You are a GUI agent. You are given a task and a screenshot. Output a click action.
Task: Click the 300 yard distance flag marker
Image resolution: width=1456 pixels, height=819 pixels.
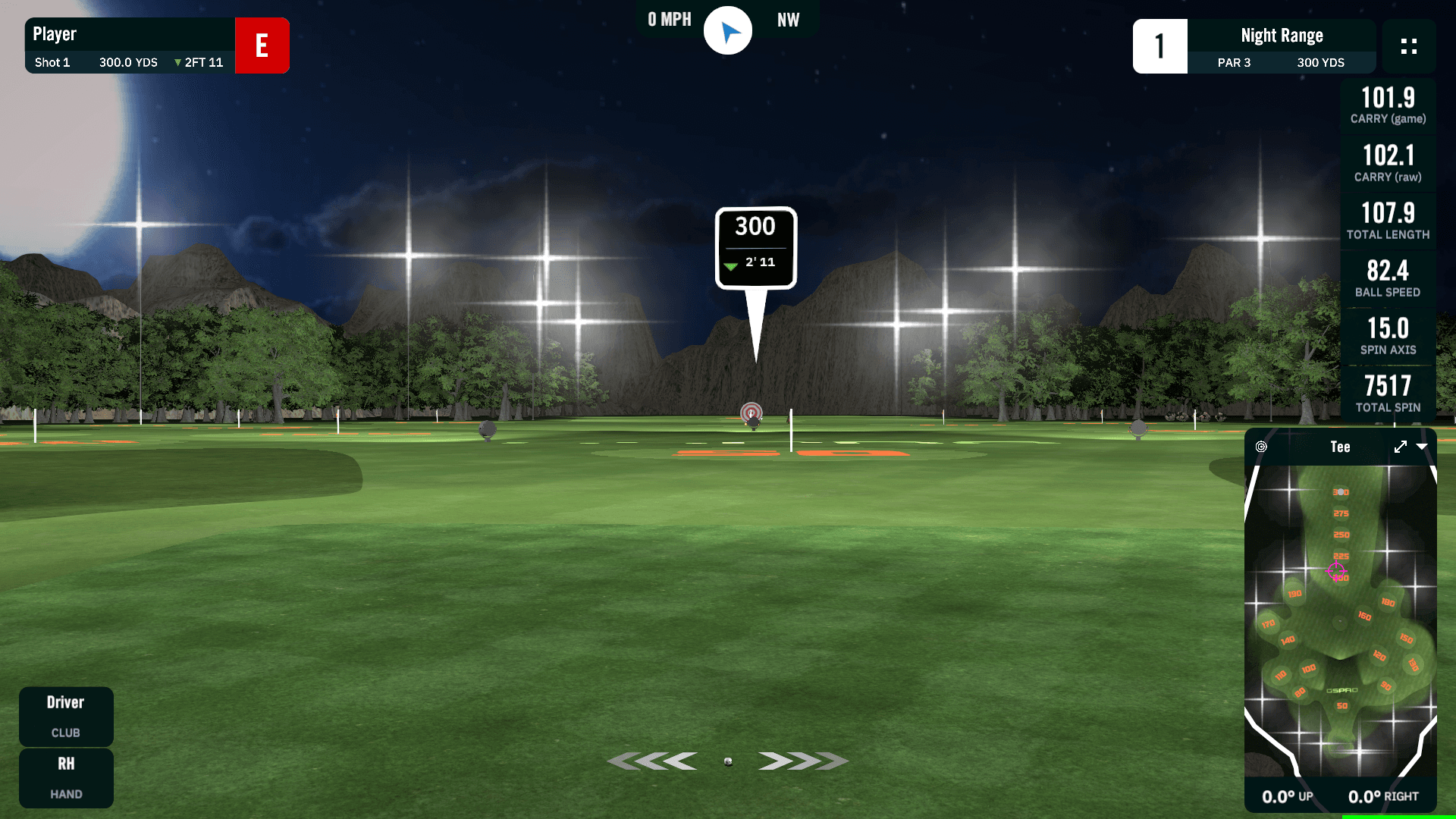click(755, 246)
